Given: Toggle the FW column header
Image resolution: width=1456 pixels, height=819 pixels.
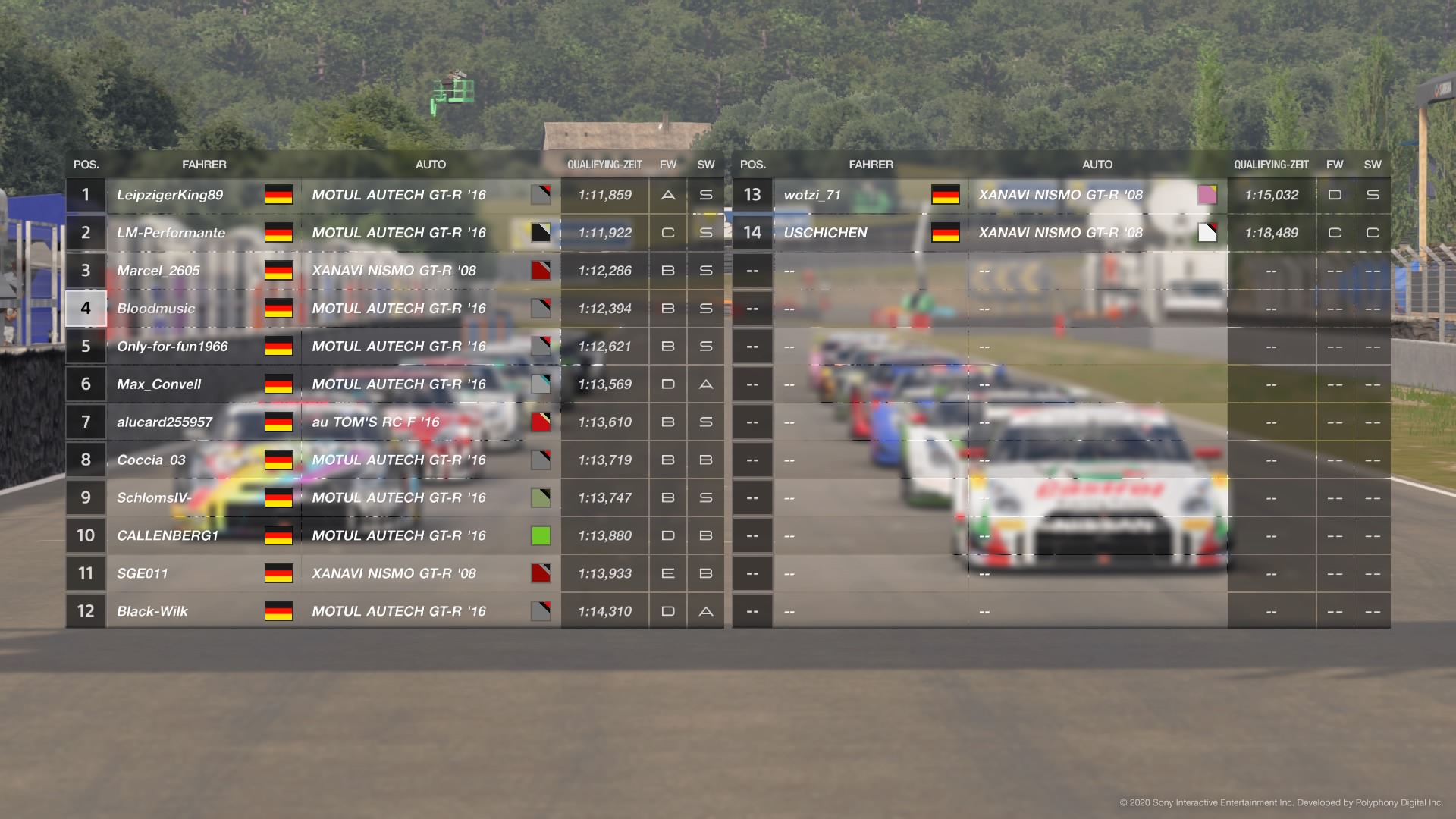Looking at the screenshot, I should click(x=667, y=164).
